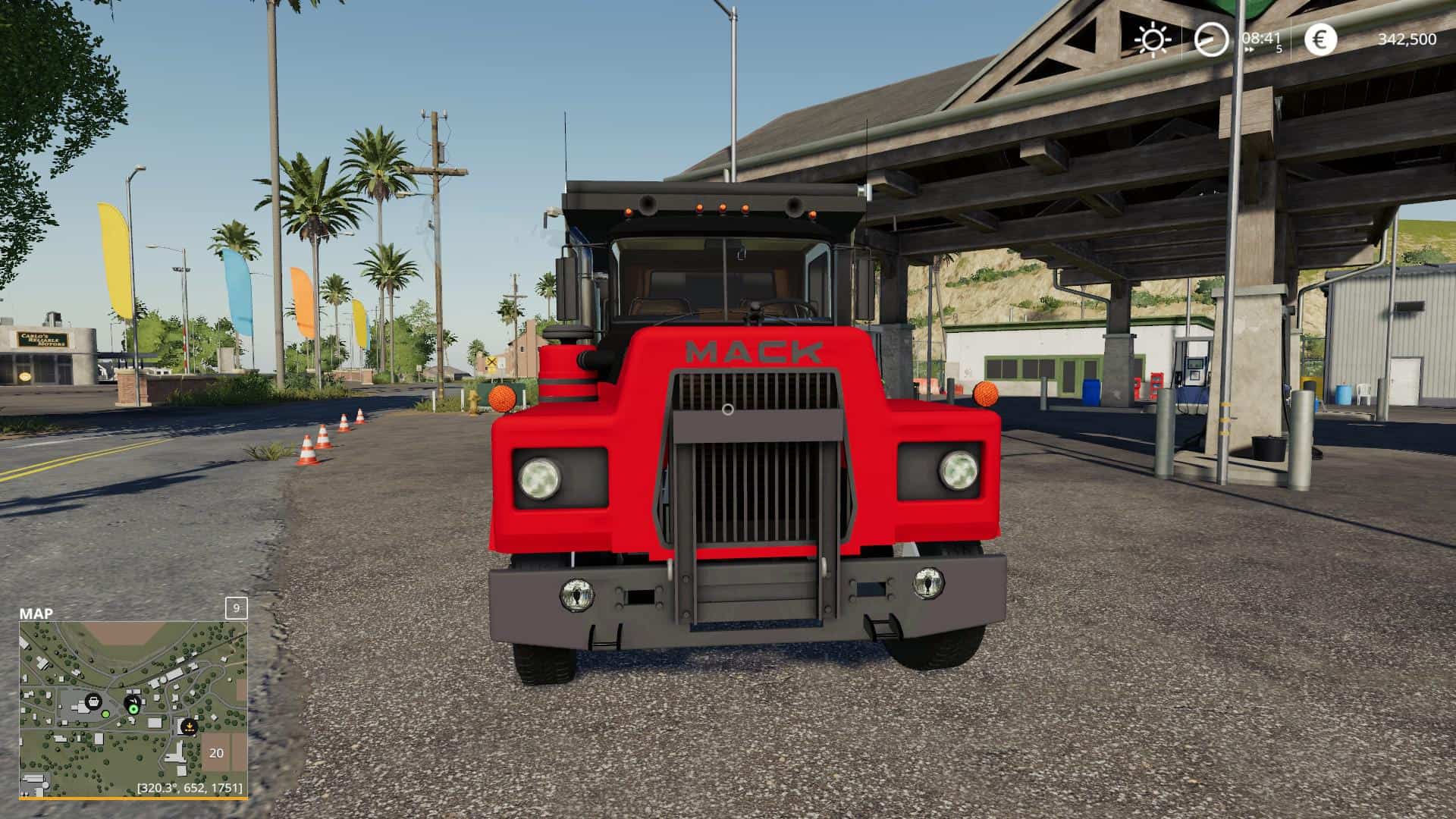
Task: Click the divider next to the weather icon
Action: click(1181, 39)
